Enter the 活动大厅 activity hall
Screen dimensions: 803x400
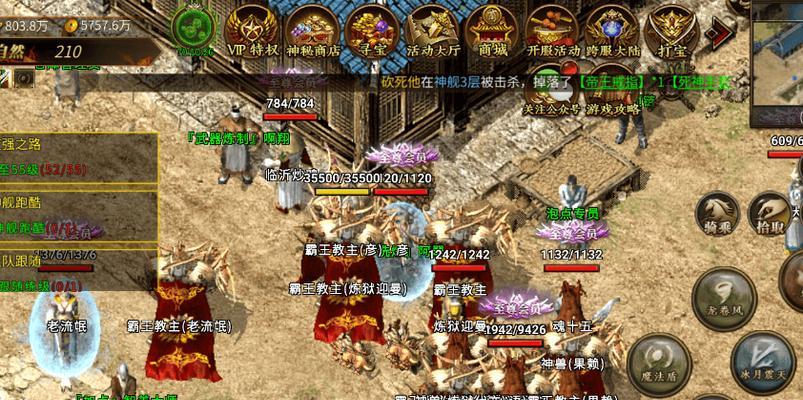click(432, 28)
